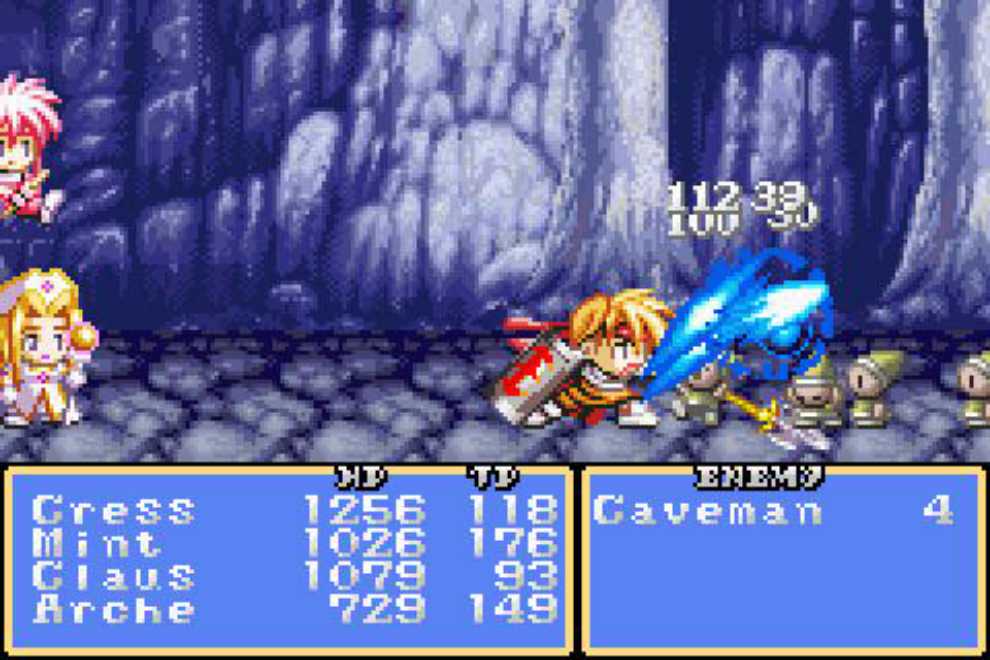Choose Mint's row in the party panel

coord(97,543)
